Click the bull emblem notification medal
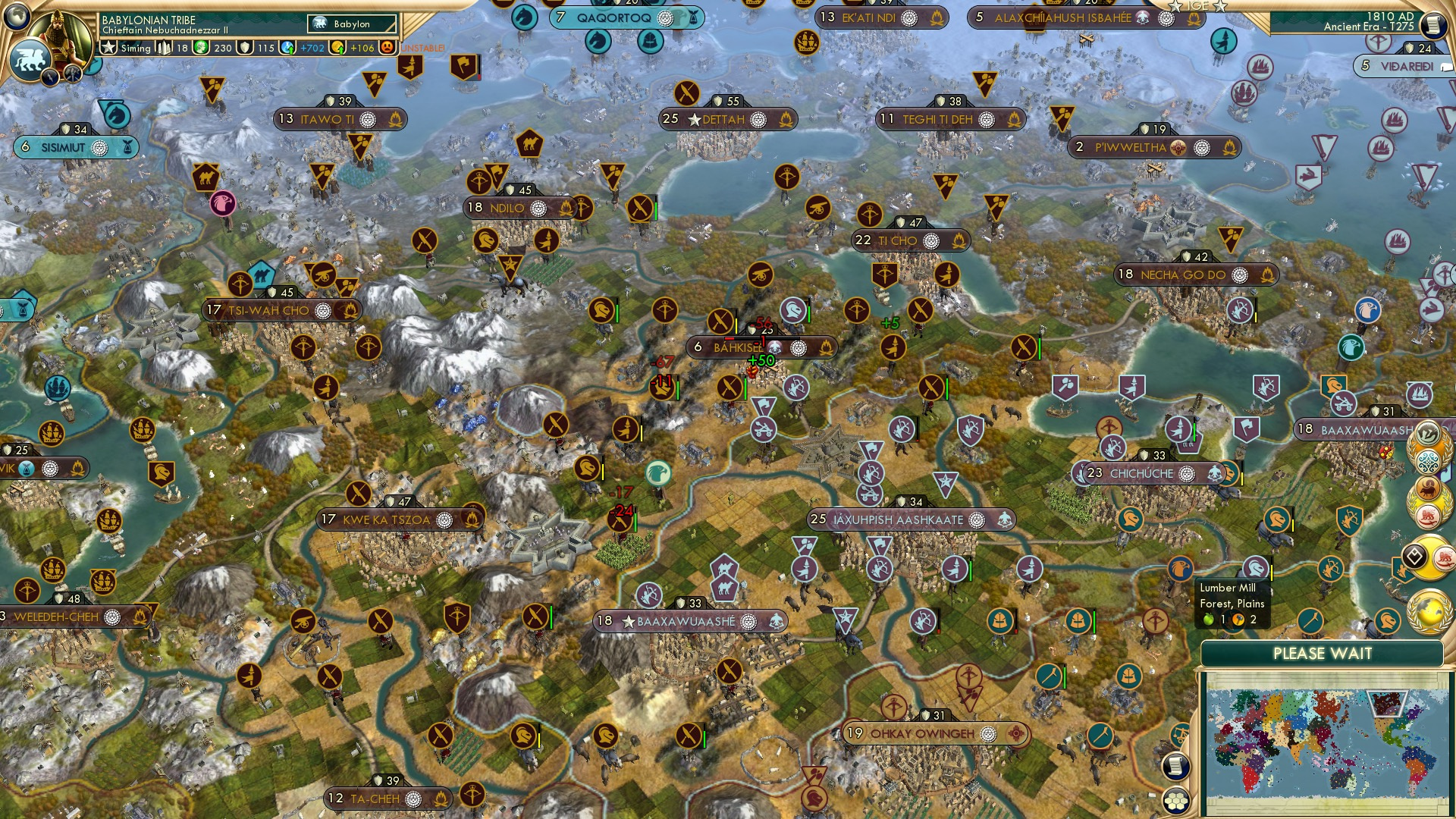The width and height of the screenshot is (1456, 819). (1428, 487)
